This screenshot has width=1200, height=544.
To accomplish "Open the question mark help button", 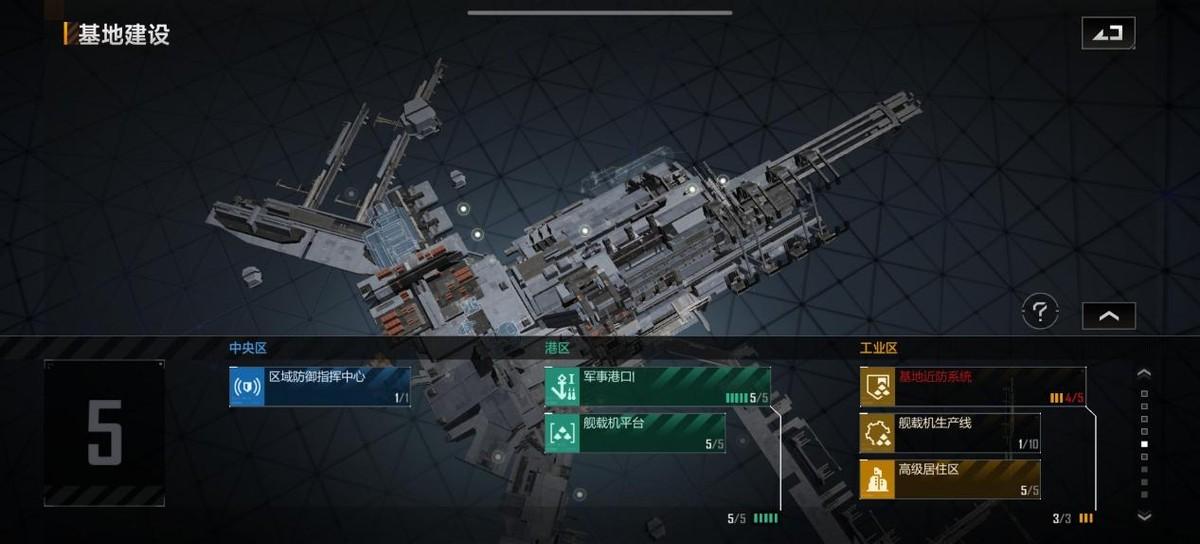I will click(x=1040, y=313).
